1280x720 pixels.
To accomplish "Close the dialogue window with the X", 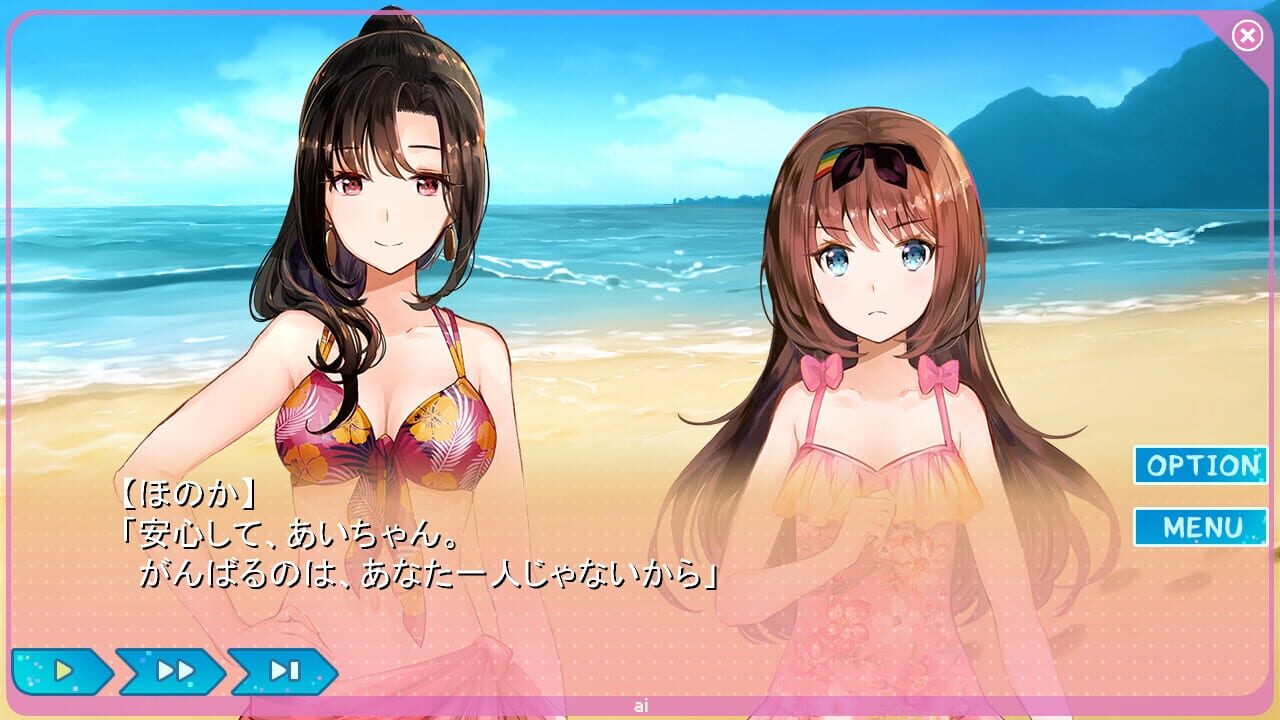I will 1247,37.
